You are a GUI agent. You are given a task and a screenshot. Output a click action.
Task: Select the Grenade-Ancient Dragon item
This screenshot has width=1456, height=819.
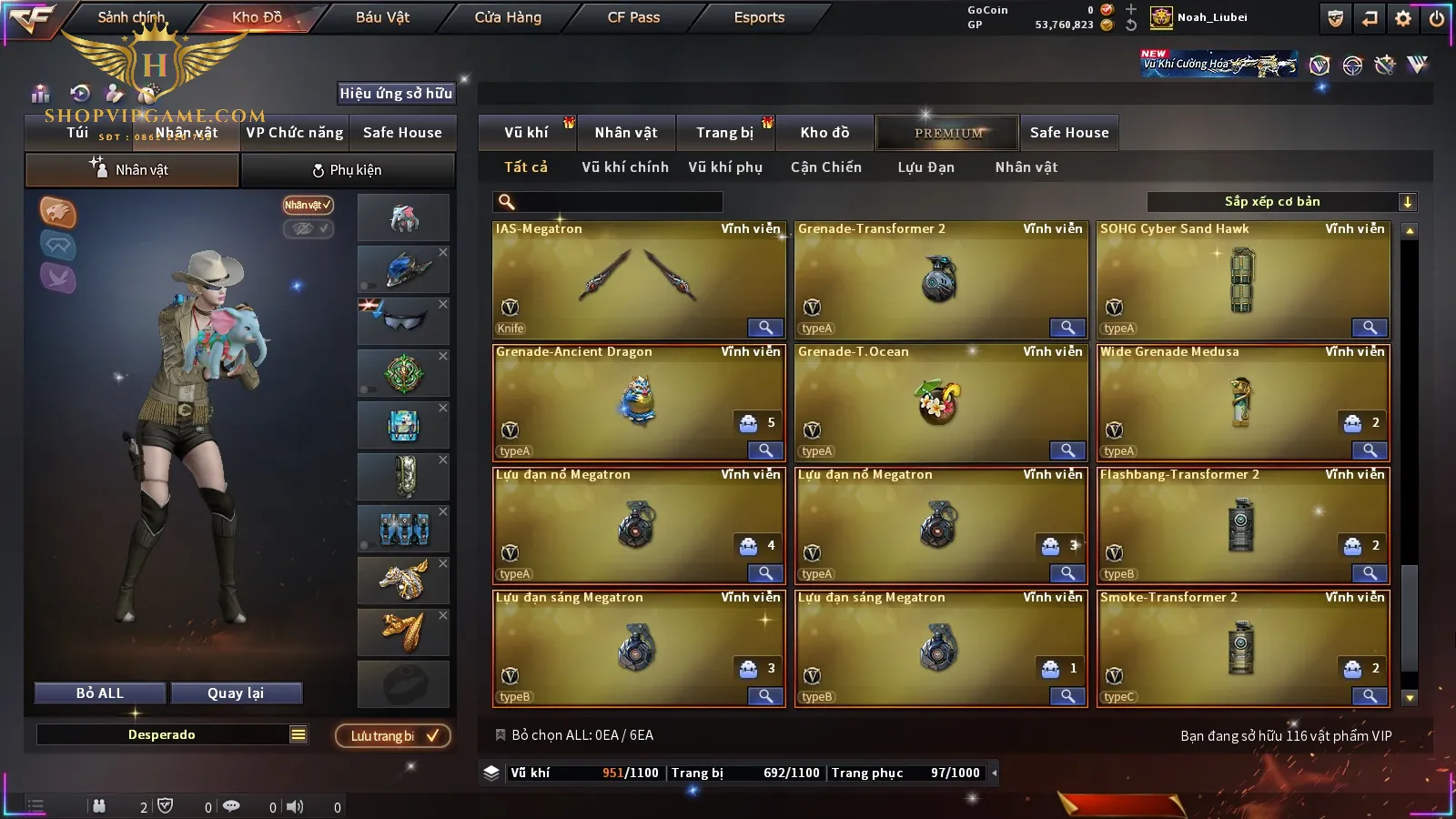point(638,403)
